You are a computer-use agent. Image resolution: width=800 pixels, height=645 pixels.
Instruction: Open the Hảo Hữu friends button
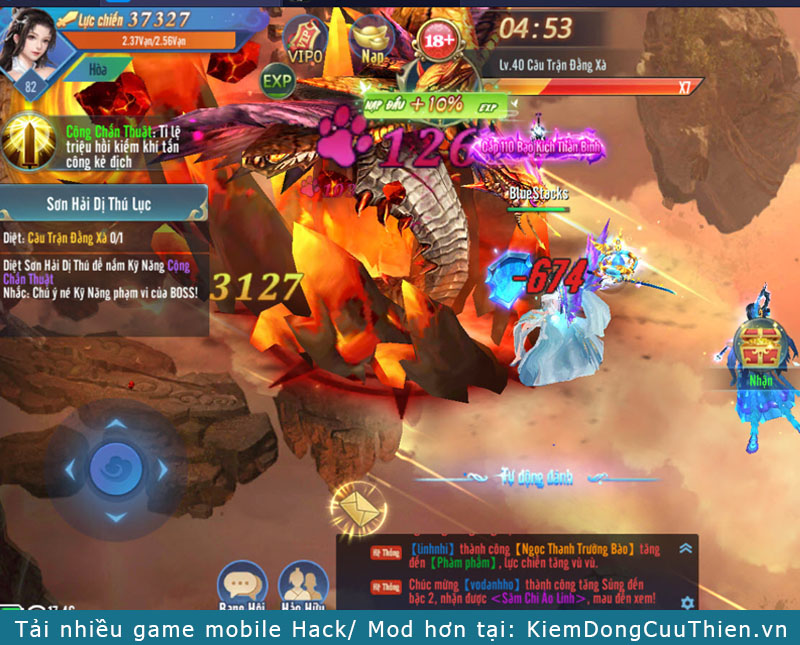(305, 585)
